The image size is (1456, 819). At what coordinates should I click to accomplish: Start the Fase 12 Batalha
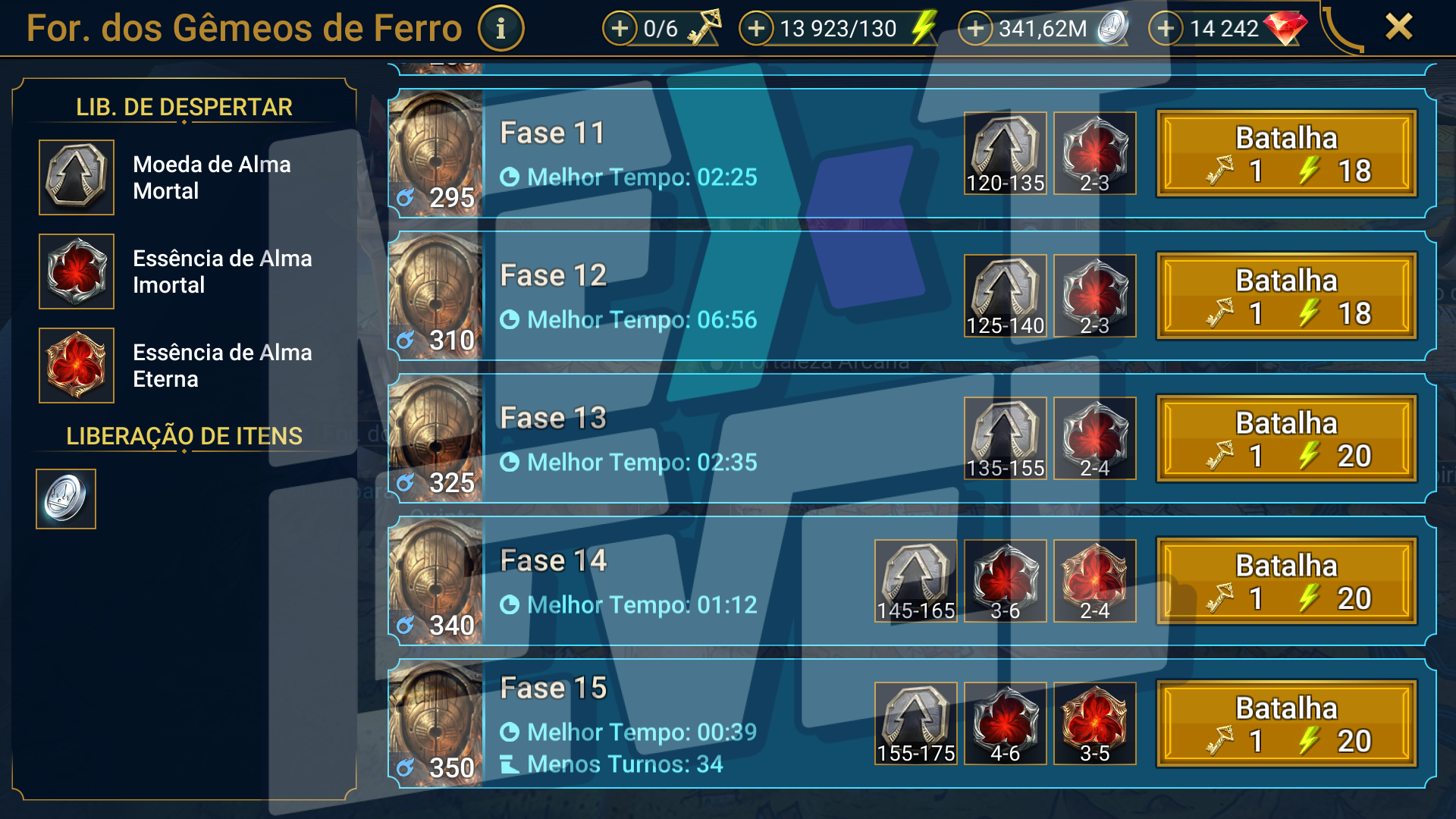pyautogui.click(x=1286, y=297)
